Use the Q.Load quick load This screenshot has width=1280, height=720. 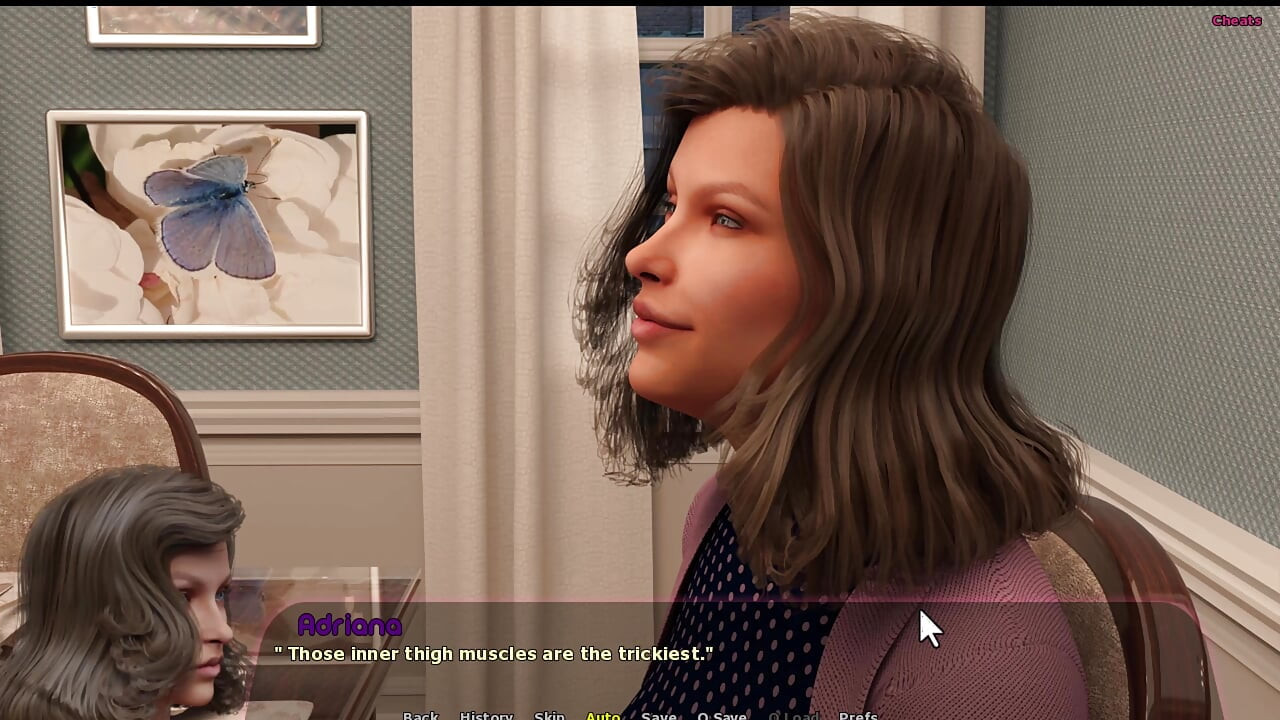tap(792, 715)
